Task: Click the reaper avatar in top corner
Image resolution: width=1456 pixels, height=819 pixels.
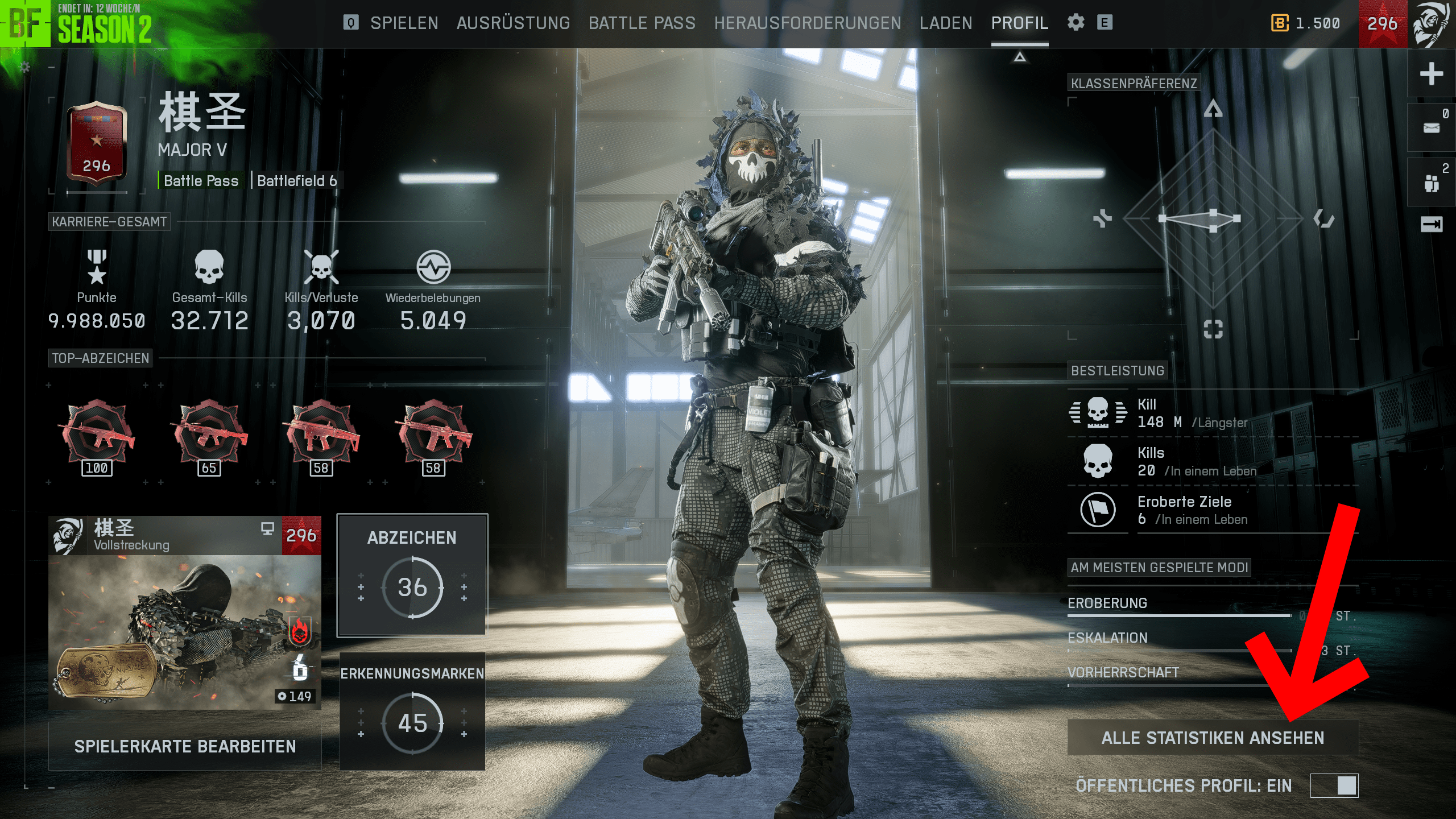Action: (x=1431, y=24)
